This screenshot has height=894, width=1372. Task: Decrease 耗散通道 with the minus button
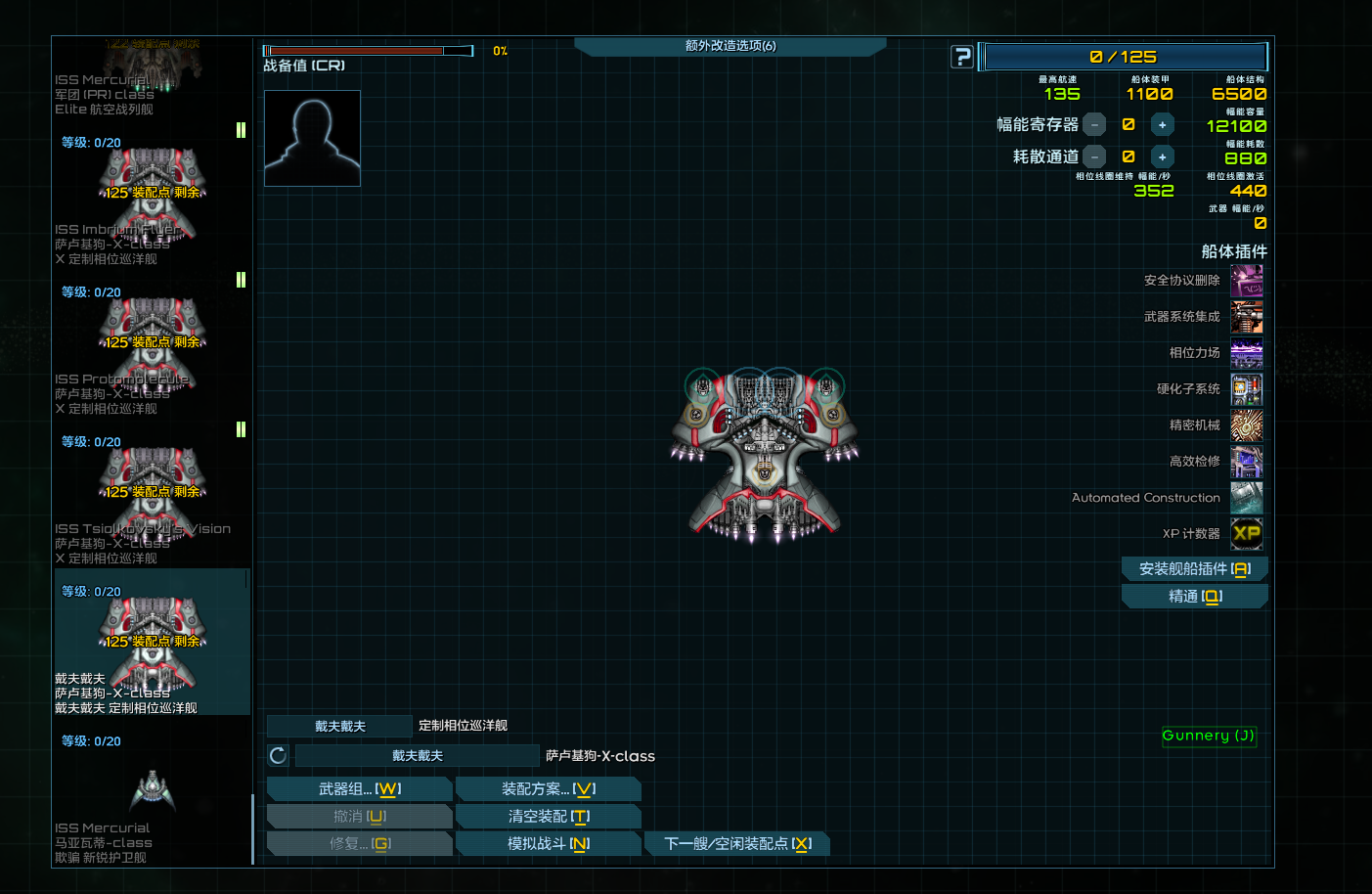tap(1094, 156)
